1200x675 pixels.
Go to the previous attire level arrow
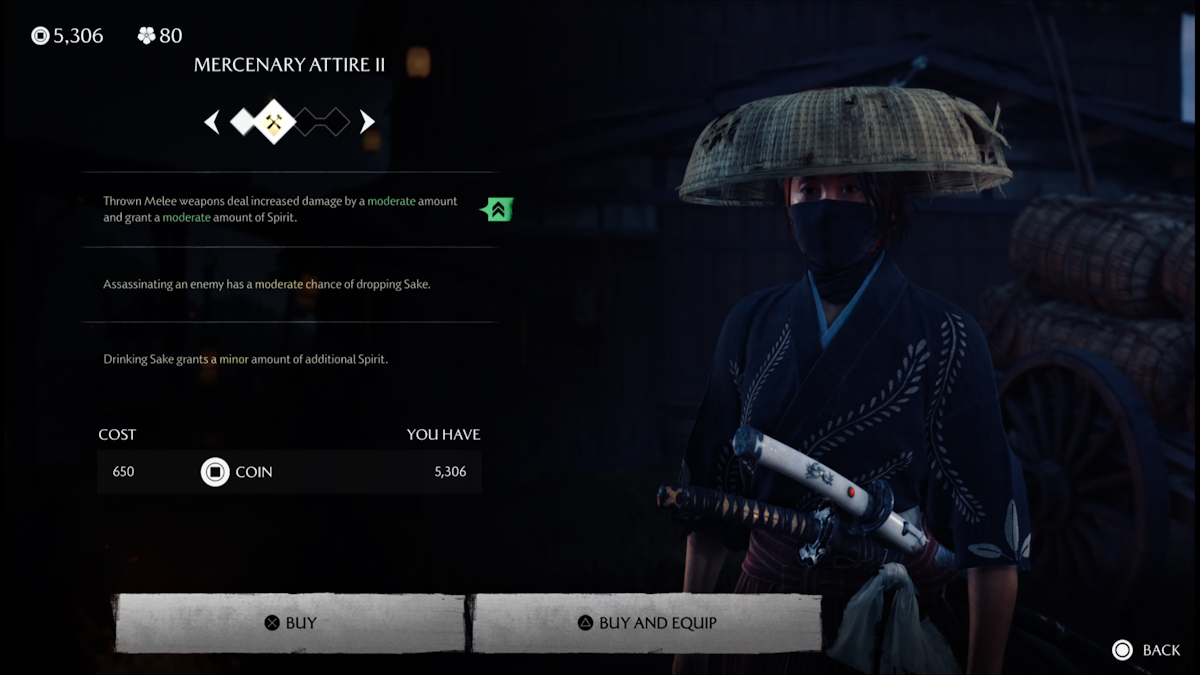pos(212,122)
